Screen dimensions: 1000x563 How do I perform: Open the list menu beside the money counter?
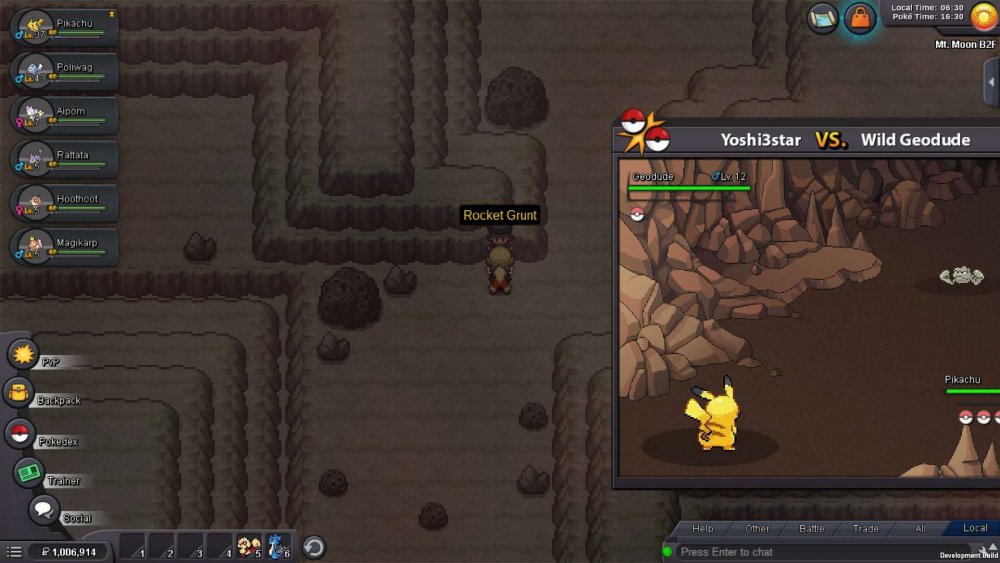point(14,552)
